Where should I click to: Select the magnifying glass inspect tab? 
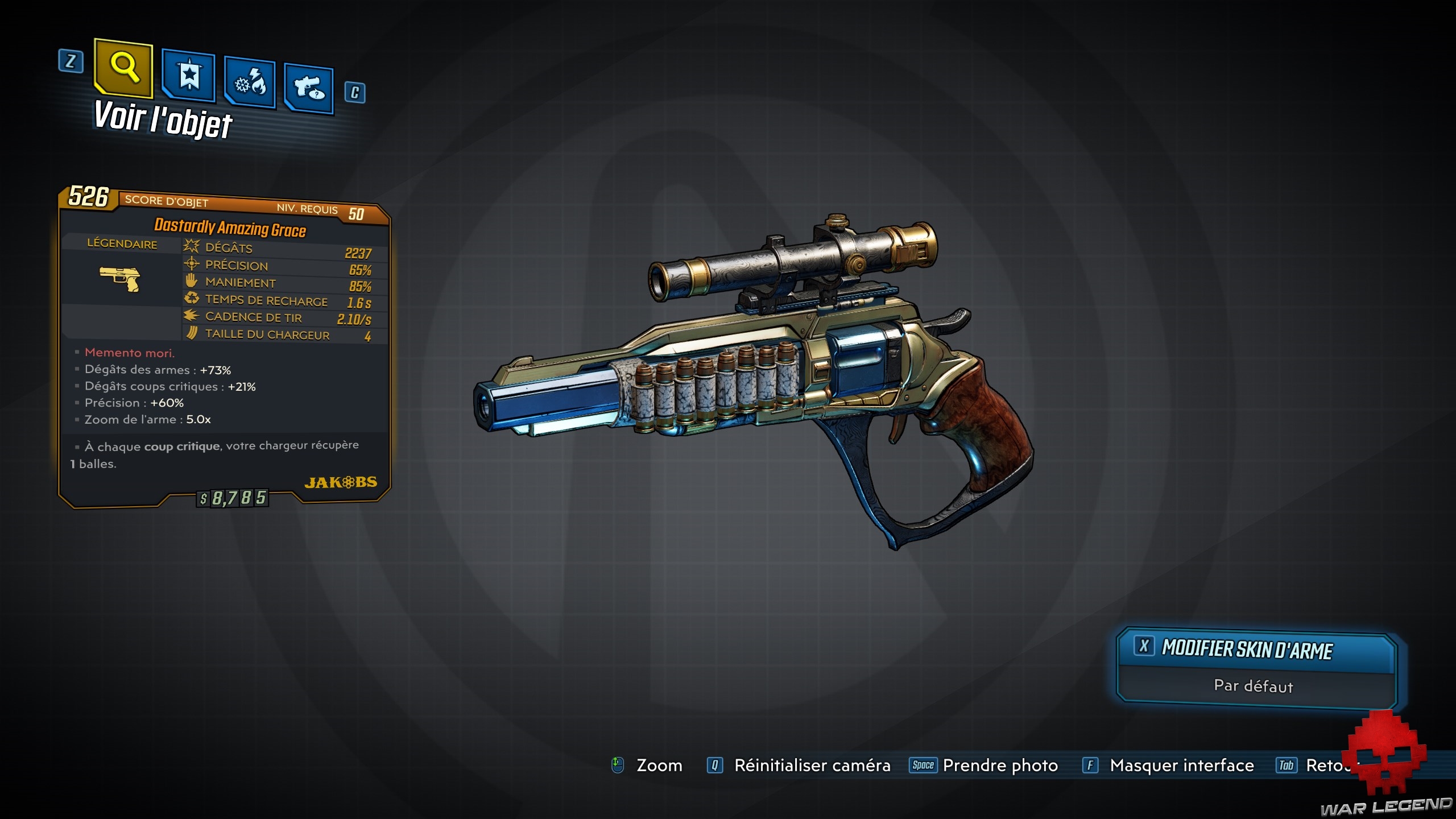(124, 68)
